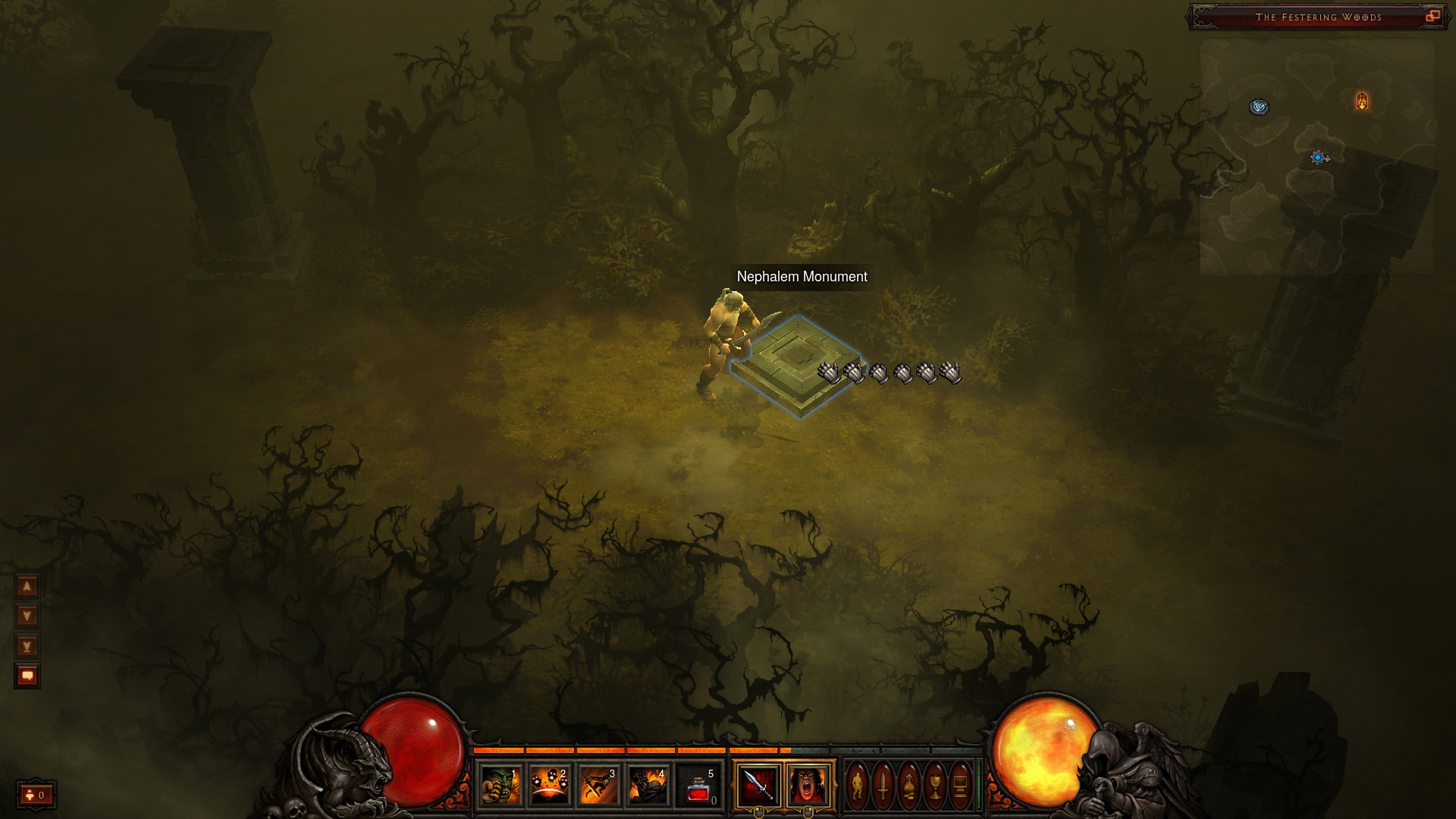Viewport: 1456px width, 819px height.
Task: Open the character figure menu button
Action: tap(858, 785)
